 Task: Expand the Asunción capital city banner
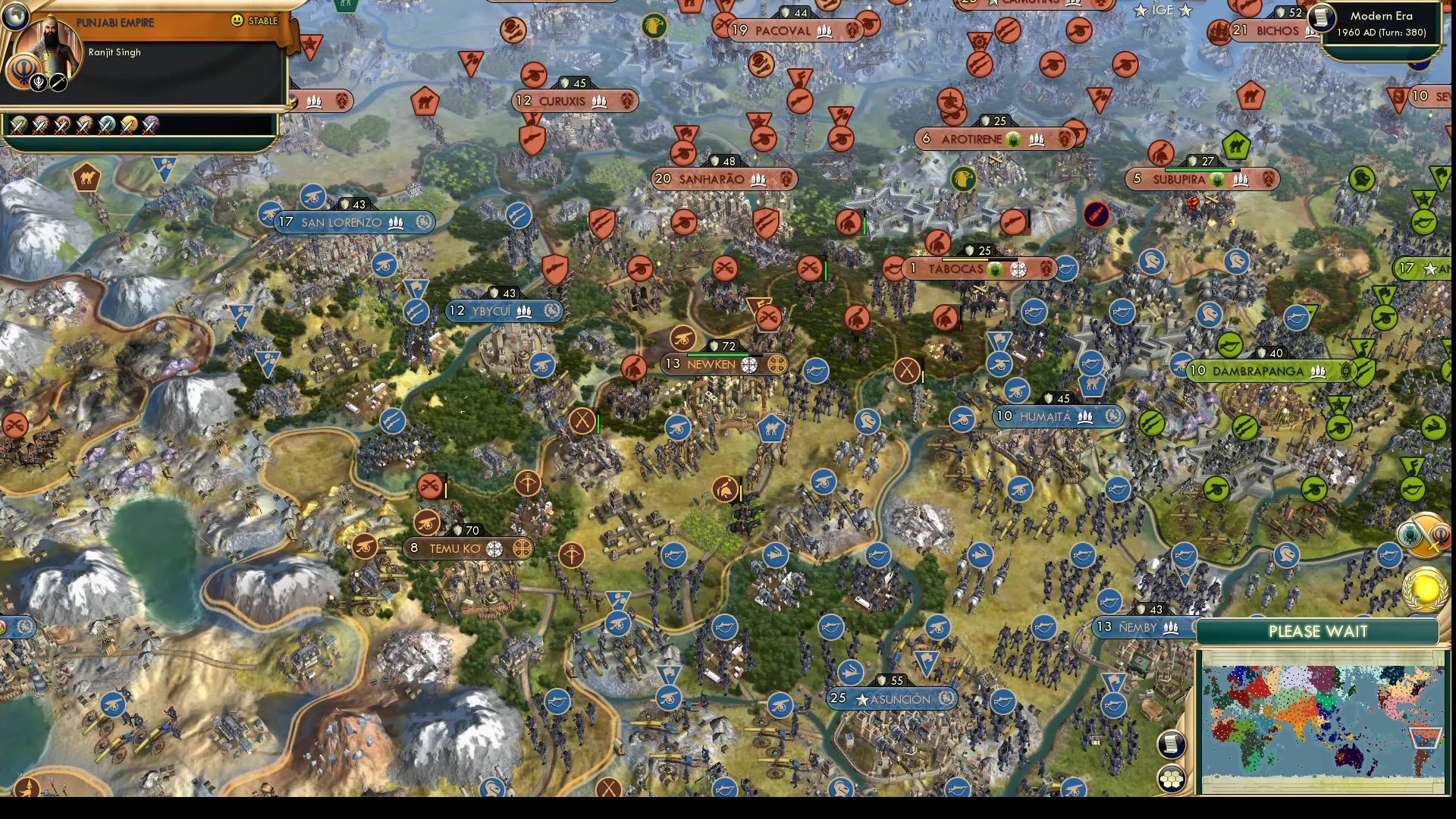tap(895, 699)
